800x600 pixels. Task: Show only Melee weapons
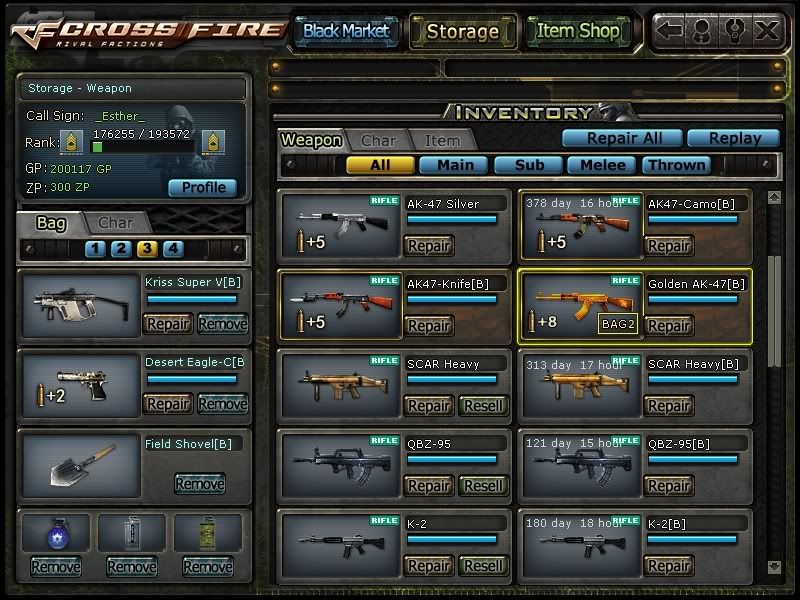pyautogui.click(x=603, y=165)
